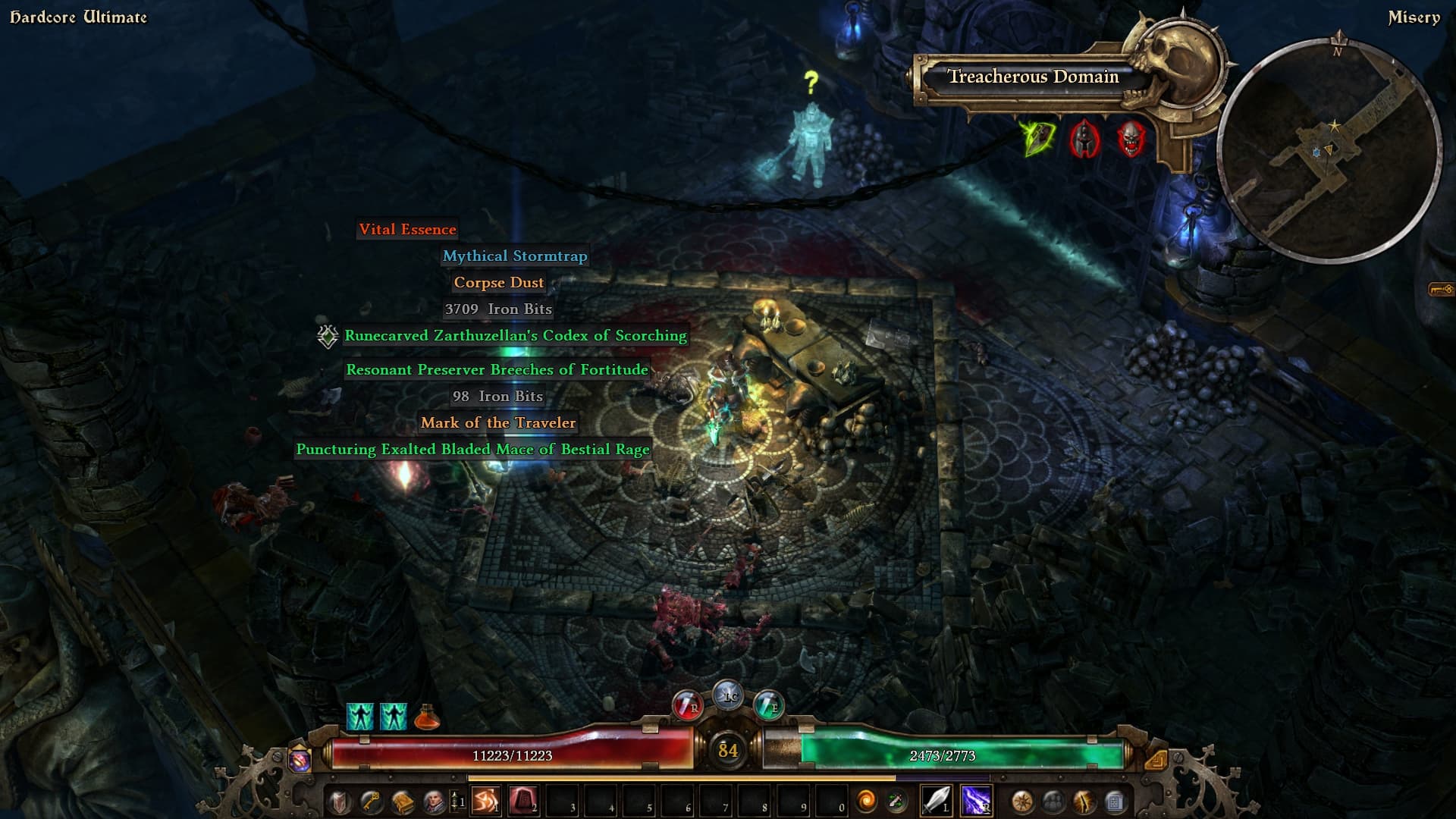This screenshot has width=1456, height=819.
Task: Pick up Runecarved Zarthuzellan's Codex of Scorching
Action: click(x=515, y=336)
